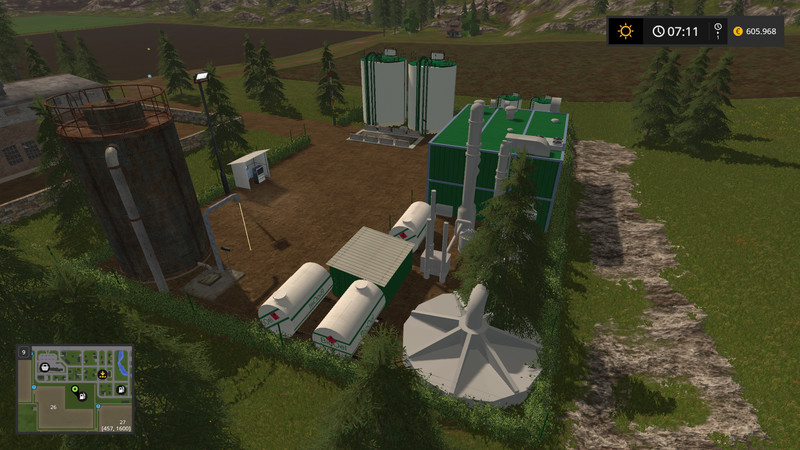The image size is (800, 450).
Task: Choose the fuel pump marker near the blue river
Action: 122,388
